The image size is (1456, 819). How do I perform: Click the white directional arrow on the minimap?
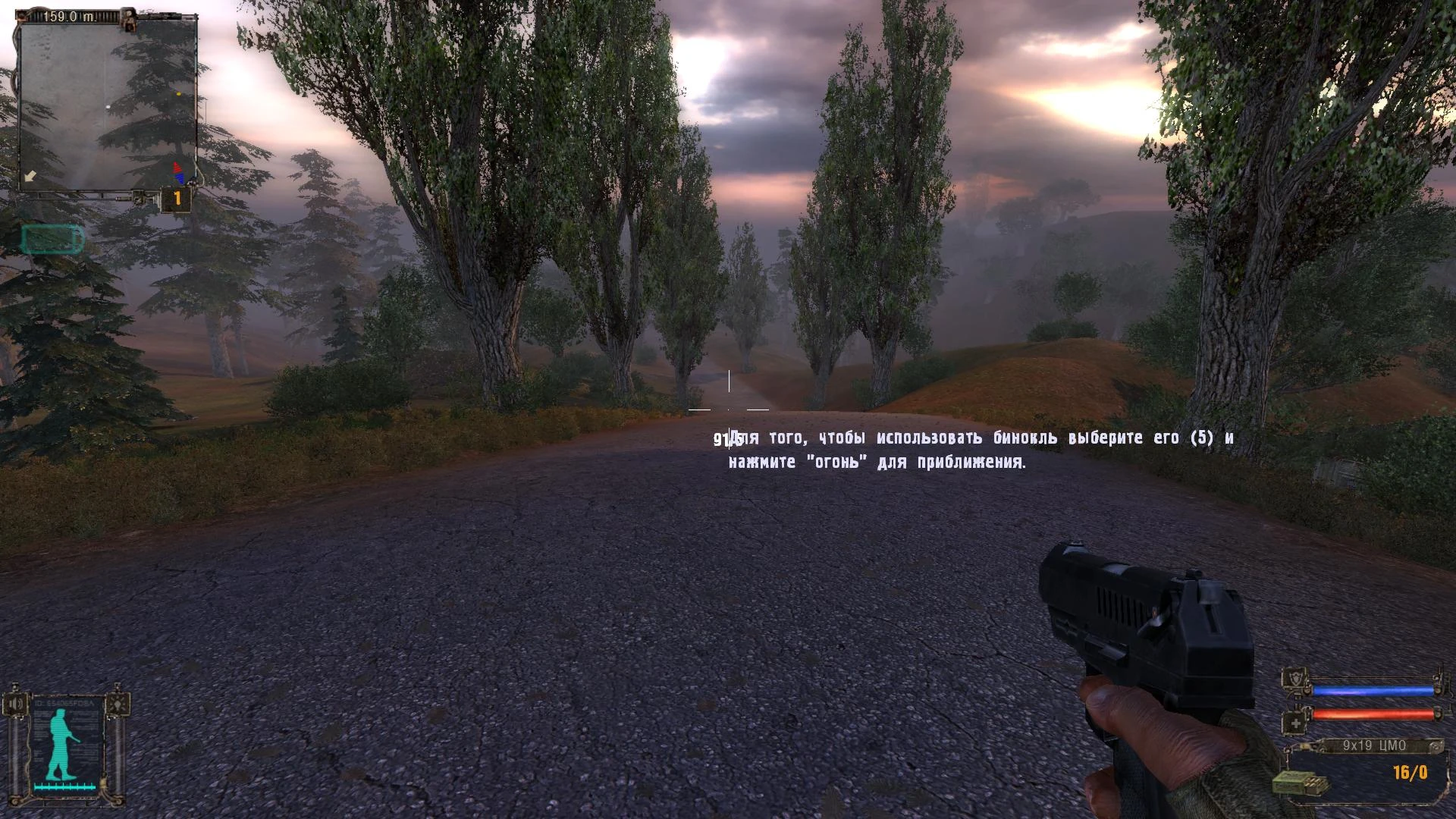30,177
